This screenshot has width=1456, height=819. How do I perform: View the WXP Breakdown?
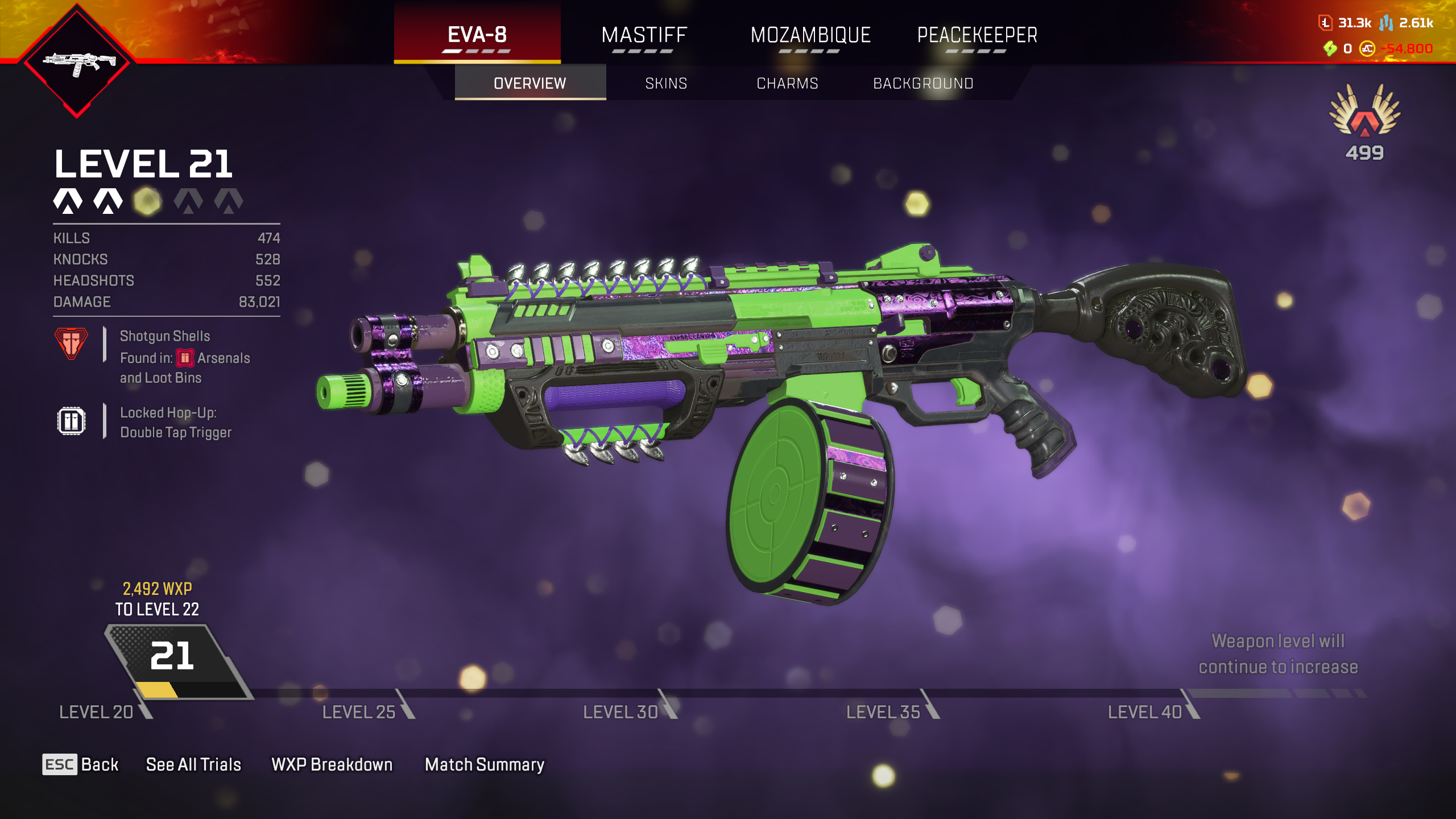click(x=332, y=764)
